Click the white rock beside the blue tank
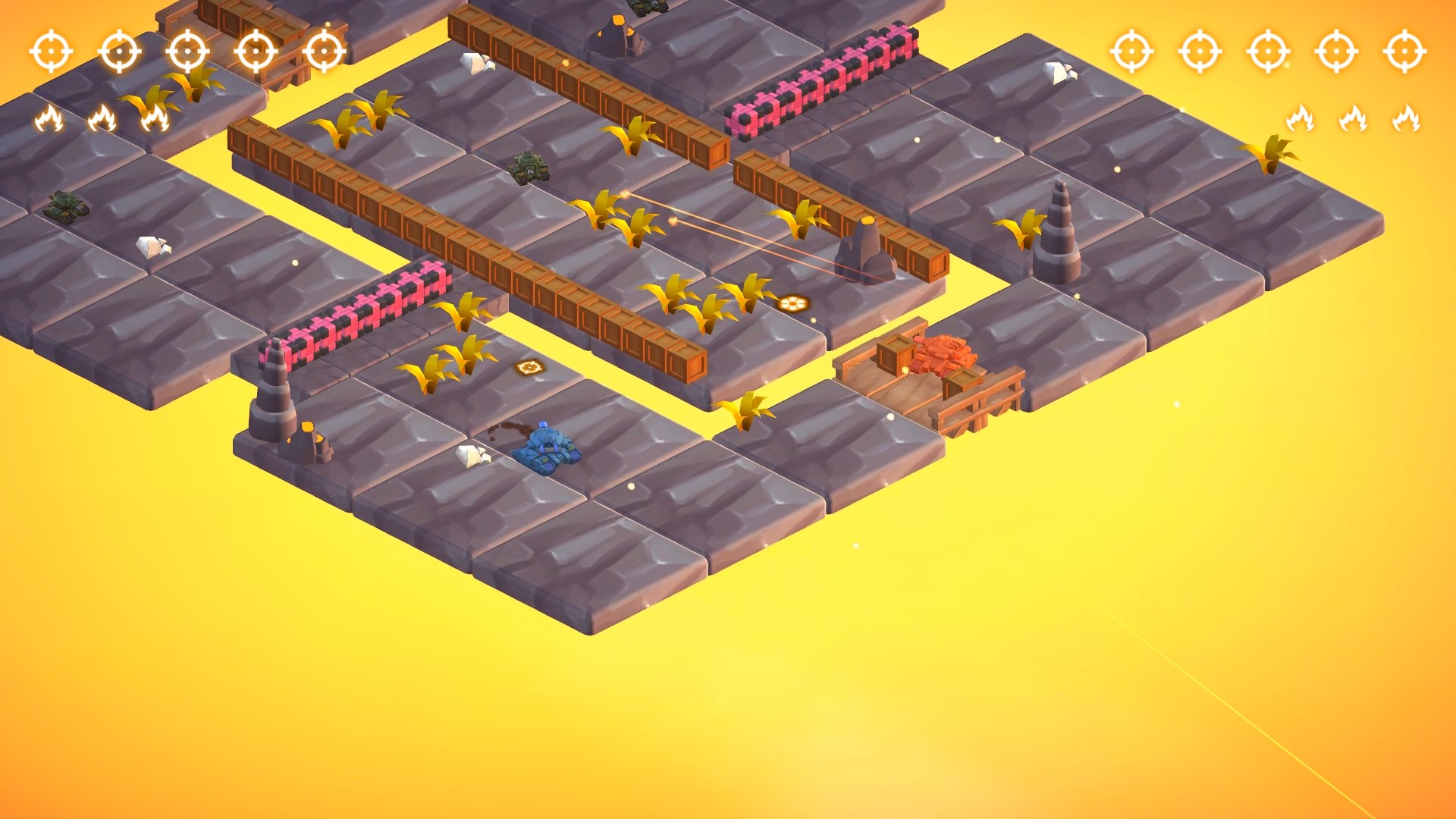The image size is (1456, 819). (x=470, y=455)
